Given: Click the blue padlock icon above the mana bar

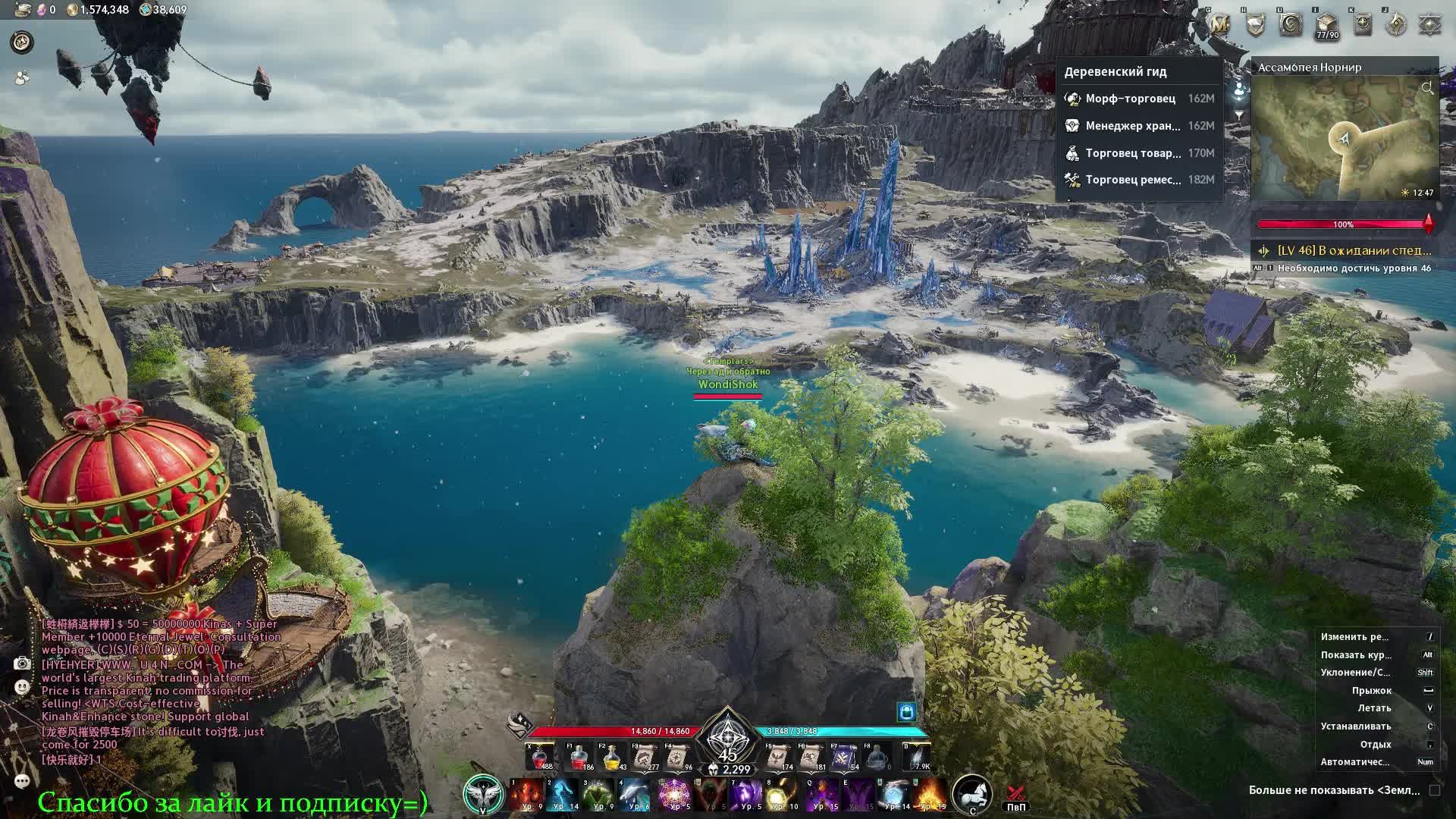Looking at the screenshot, I should 906,711.
